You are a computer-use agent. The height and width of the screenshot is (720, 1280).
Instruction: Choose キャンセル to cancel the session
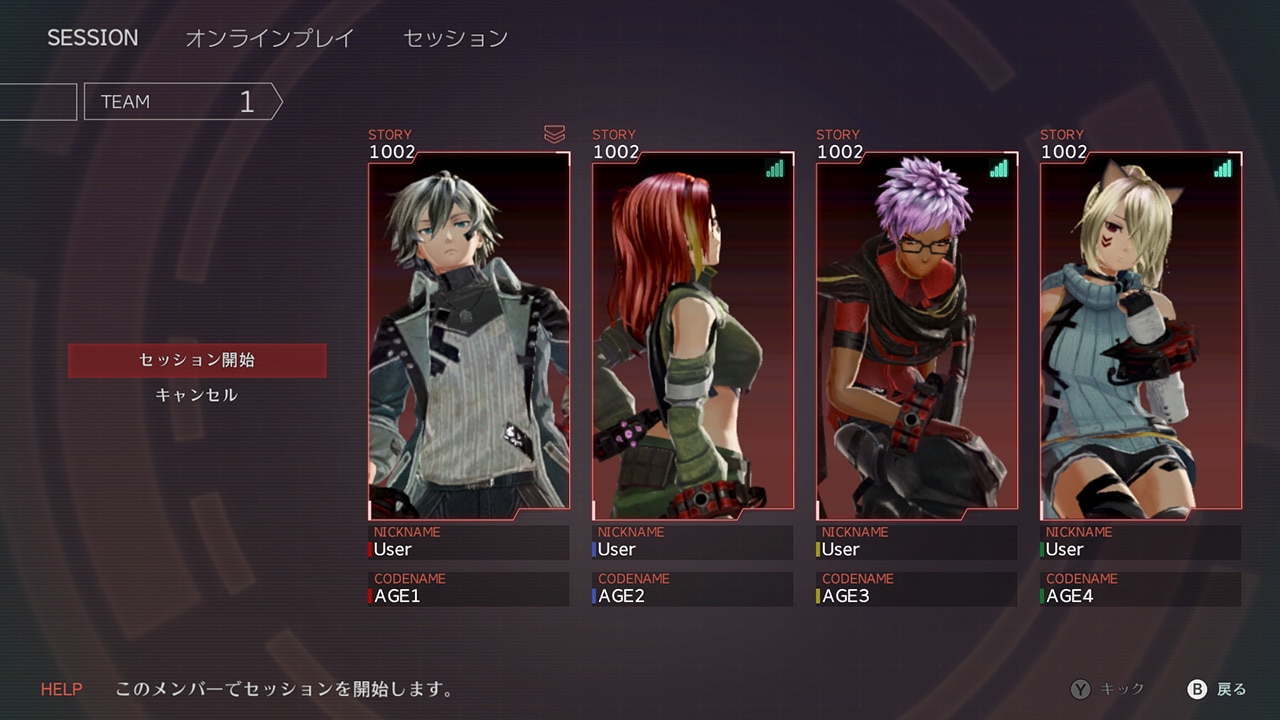[197, 395]
